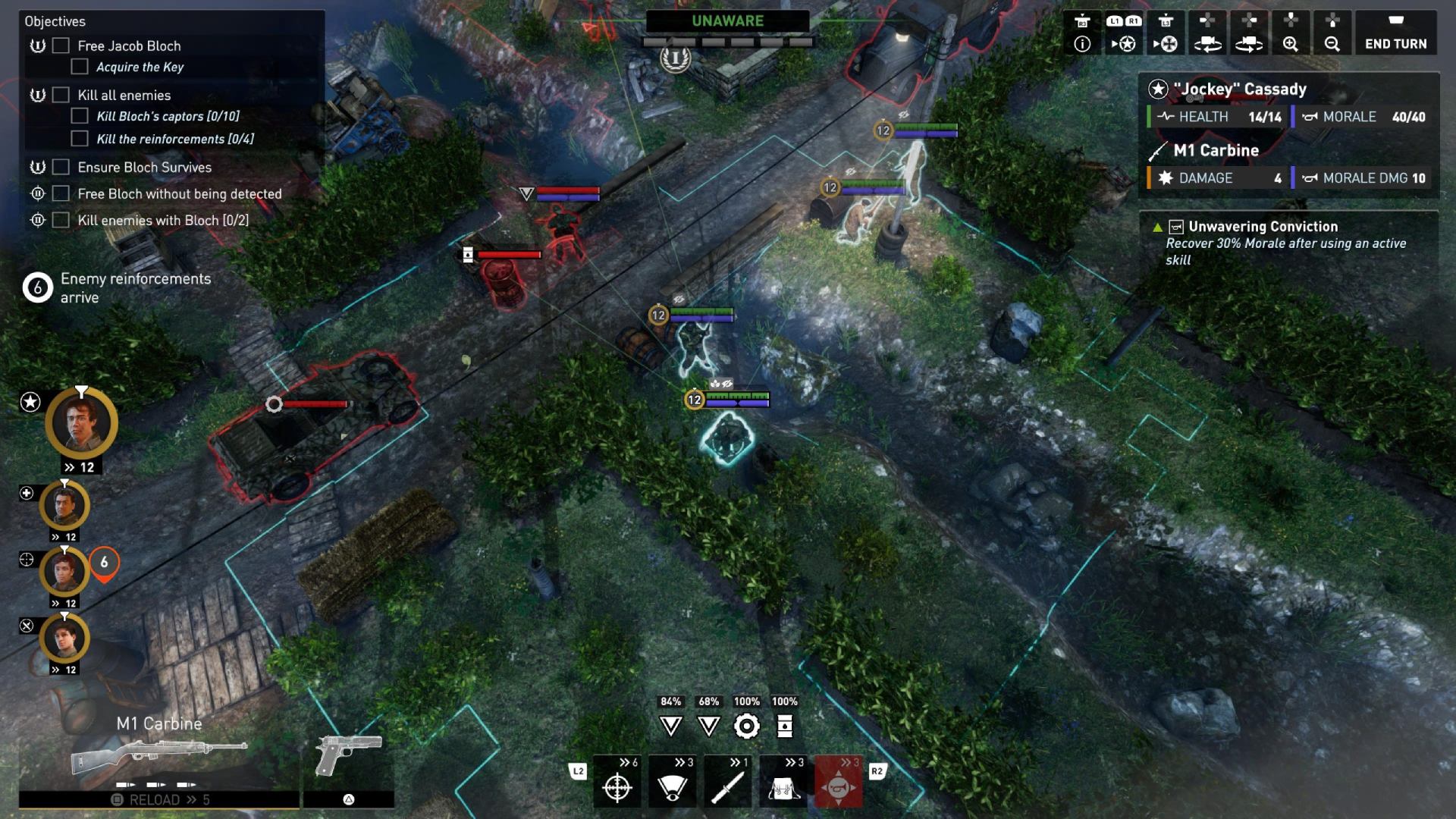Select the sniper squad member portrait
1456x819 pixels.
point(64,572)
